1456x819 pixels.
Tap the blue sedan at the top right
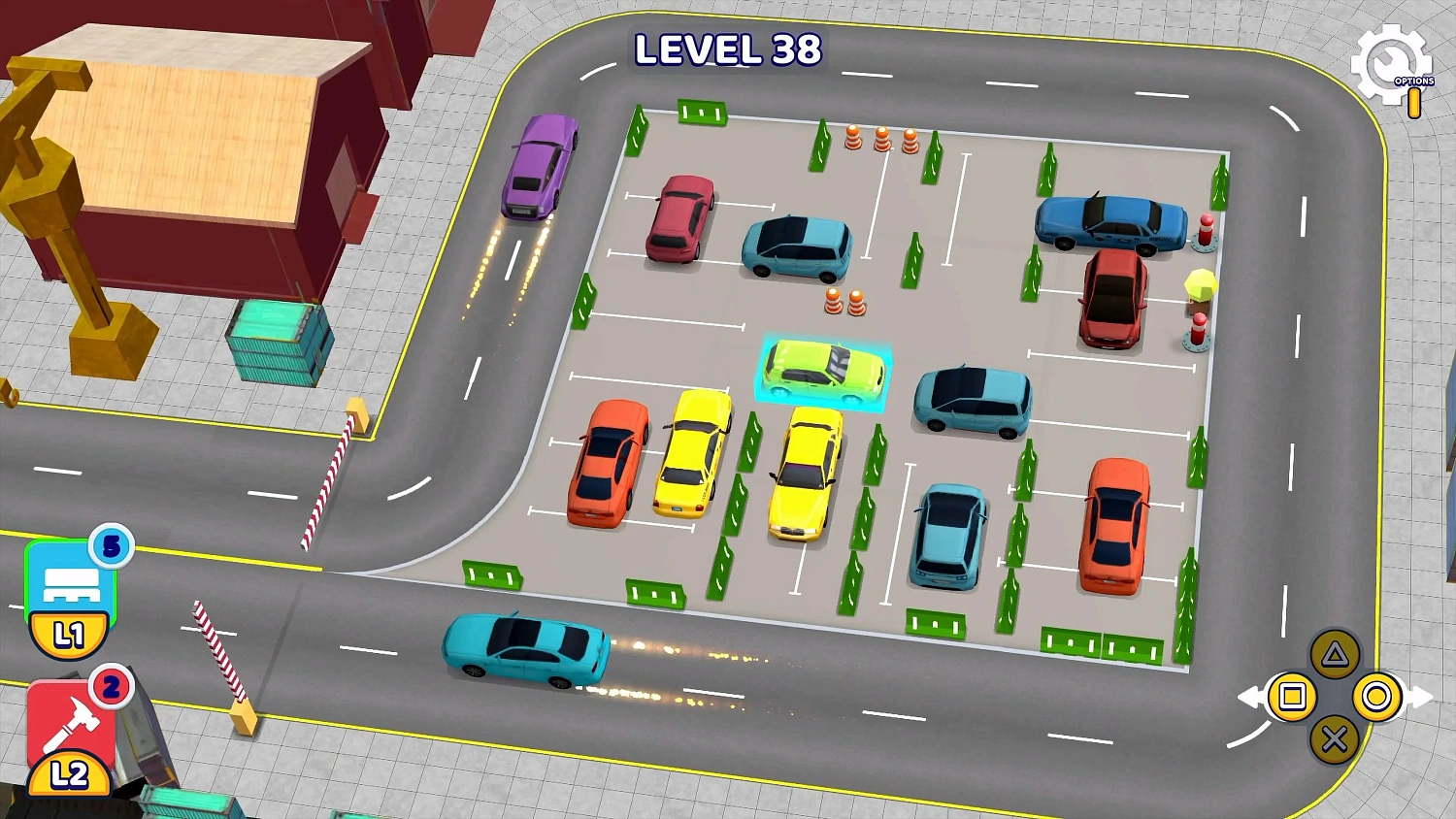(x=1109, y=225)
